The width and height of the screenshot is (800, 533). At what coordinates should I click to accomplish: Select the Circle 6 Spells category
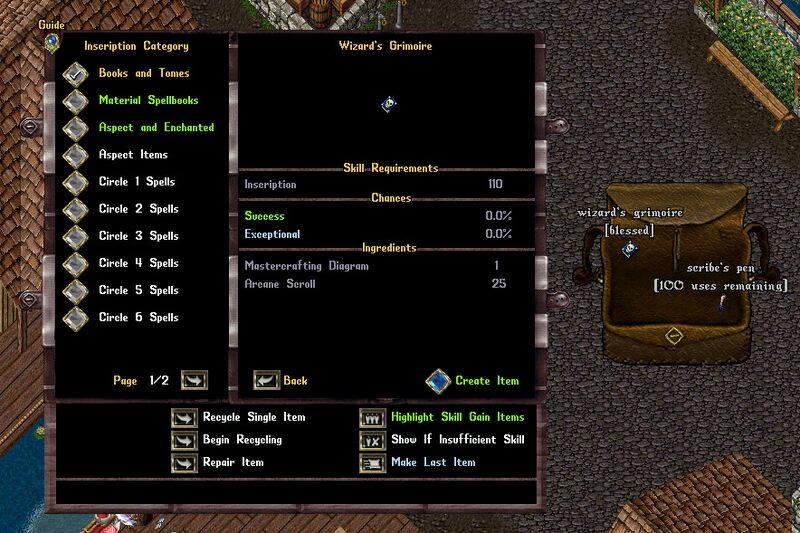tap(76, 317)
